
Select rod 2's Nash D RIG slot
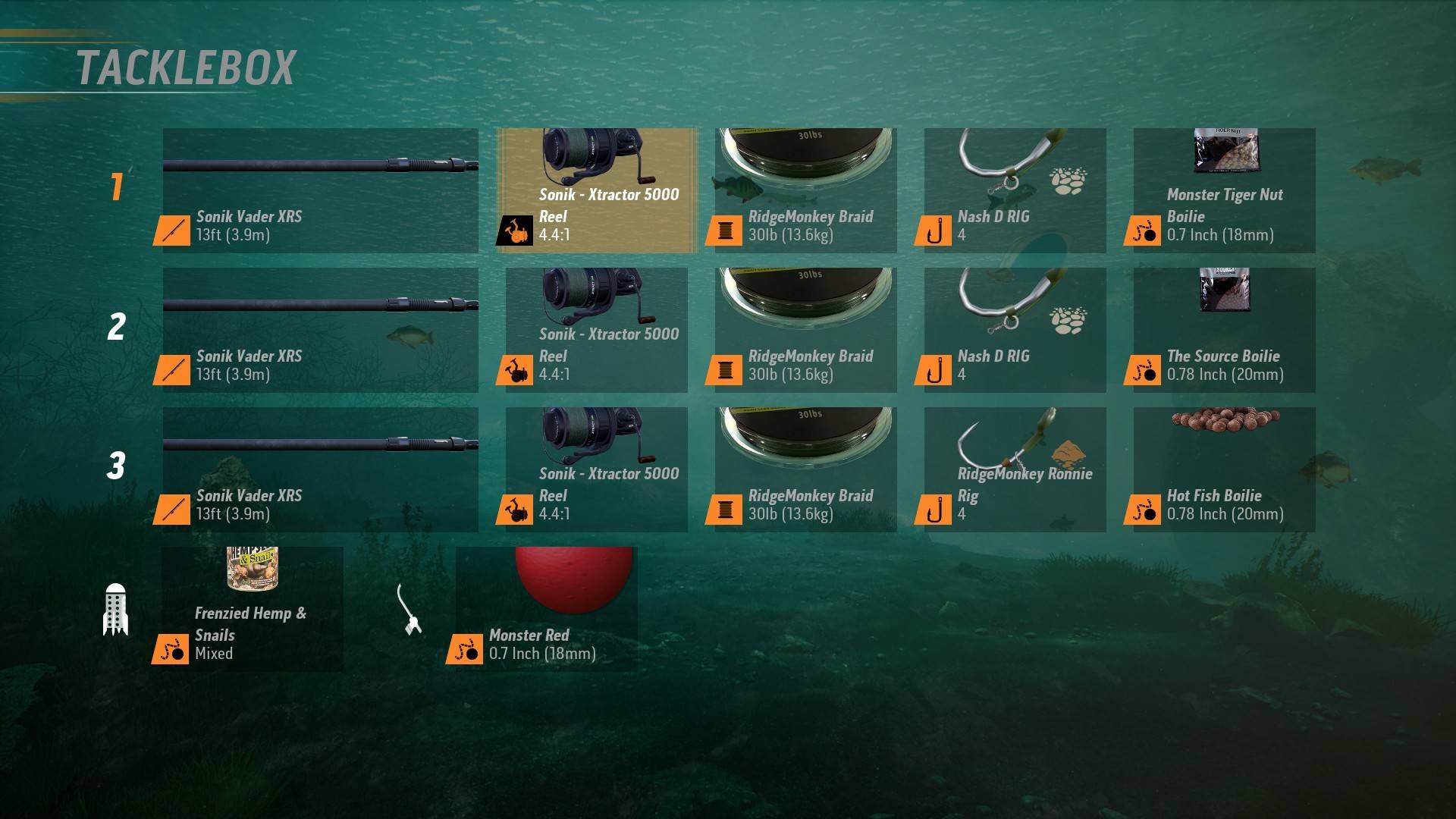(x=1015, y=330)
